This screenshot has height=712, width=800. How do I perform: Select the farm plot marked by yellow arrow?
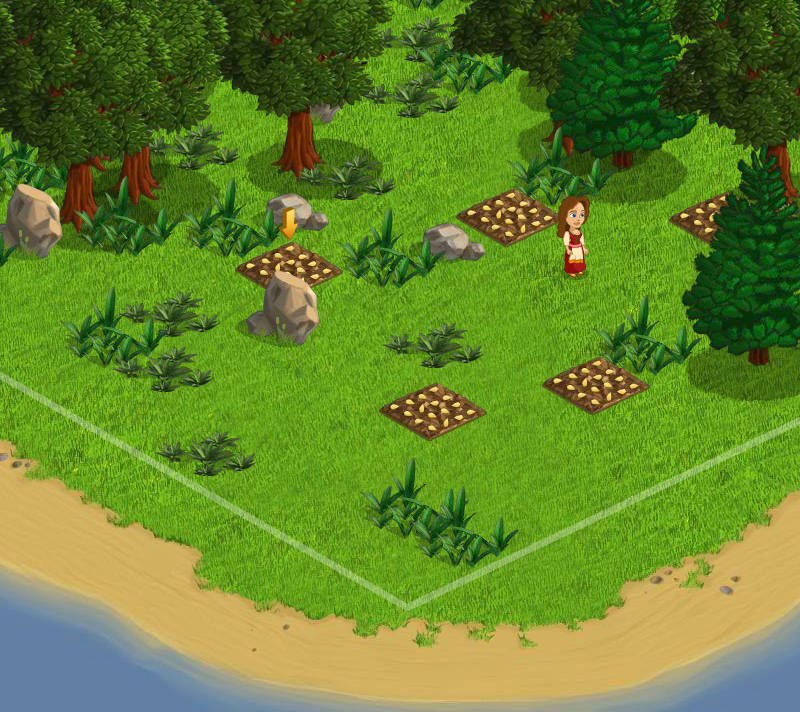288,264
